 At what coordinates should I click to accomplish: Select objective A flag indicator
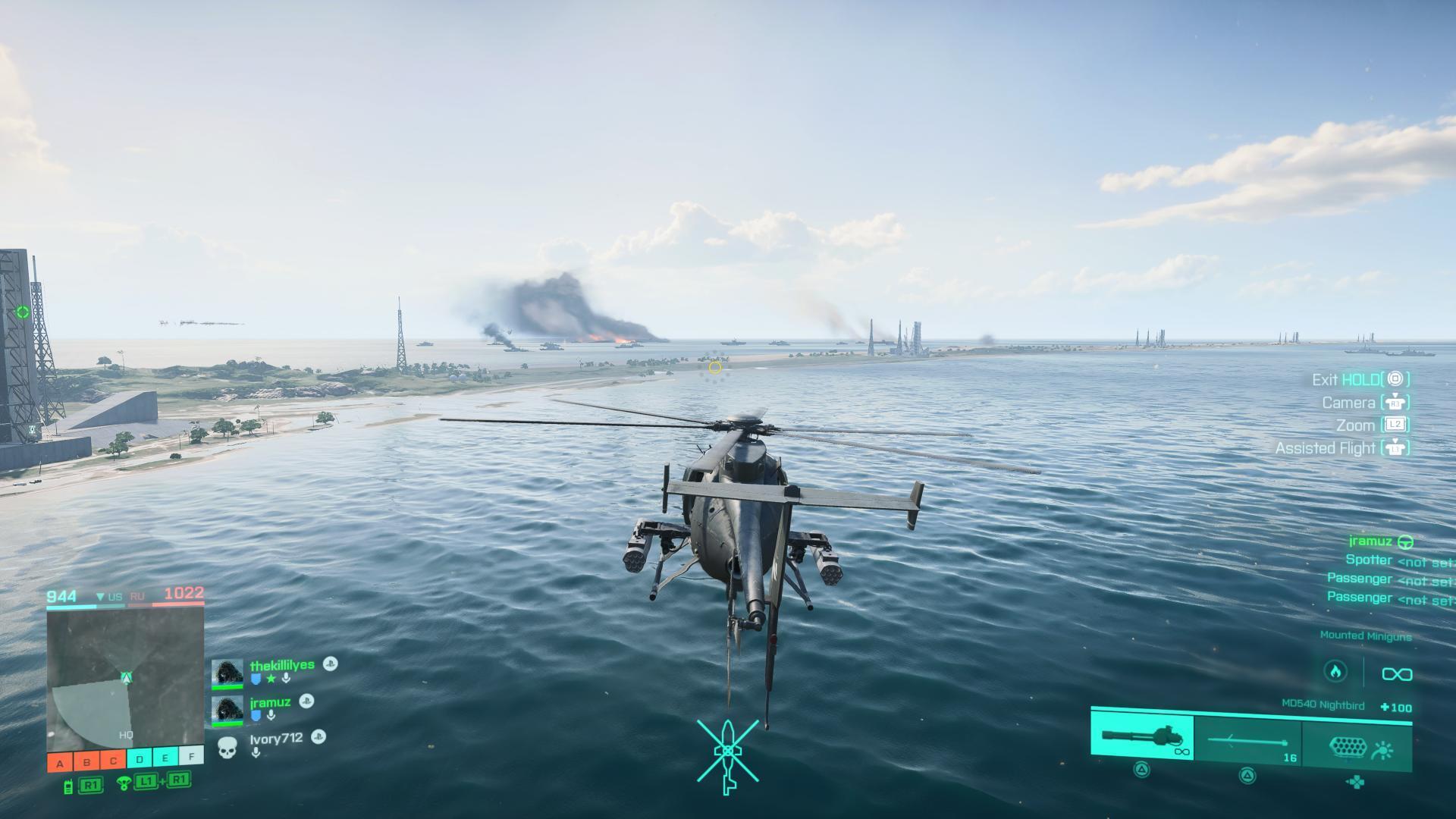(60, 761)
